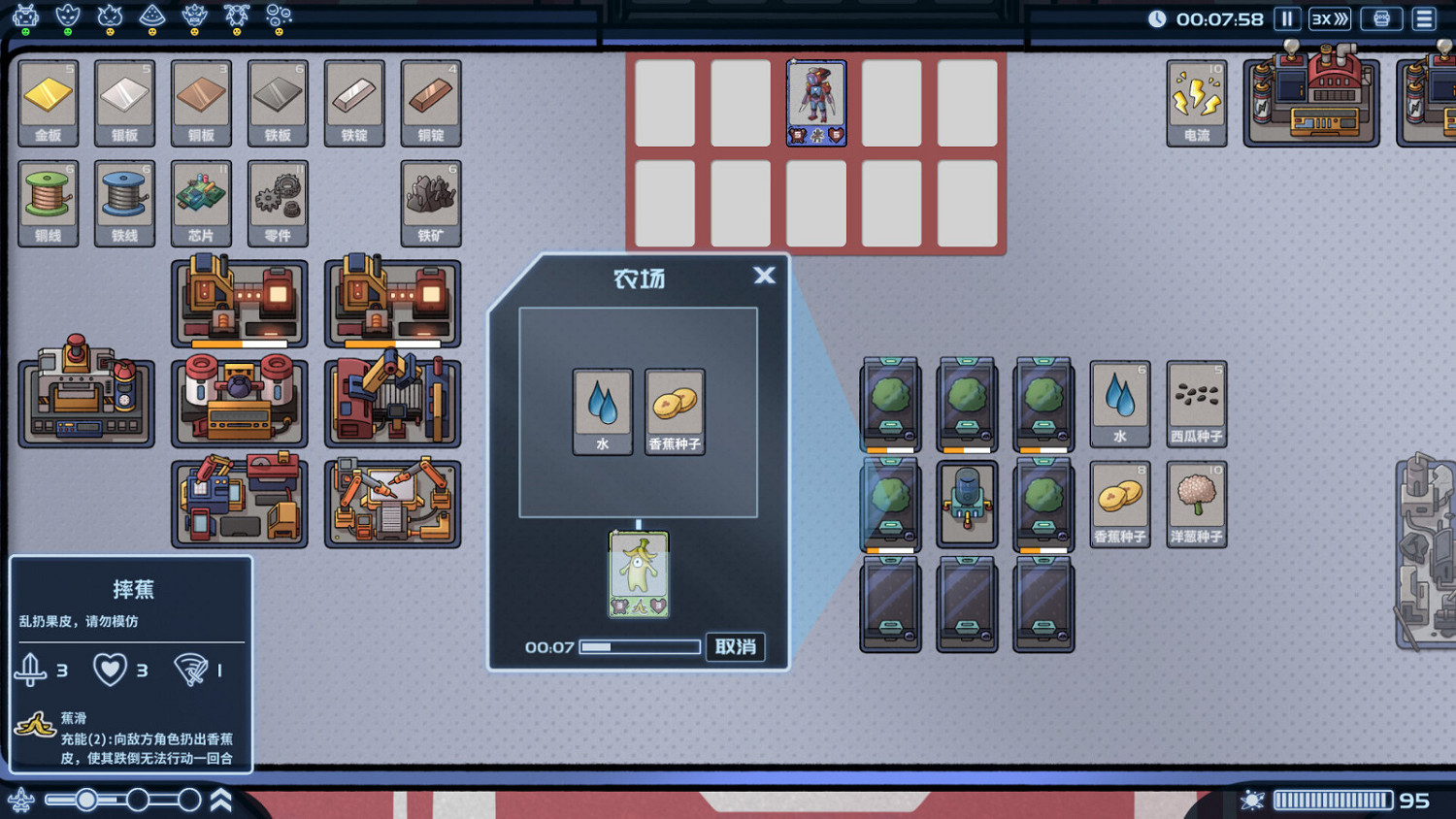Select the 金板 gold plate card
The height and width of the screenshot is (819, 1456).
48,102
